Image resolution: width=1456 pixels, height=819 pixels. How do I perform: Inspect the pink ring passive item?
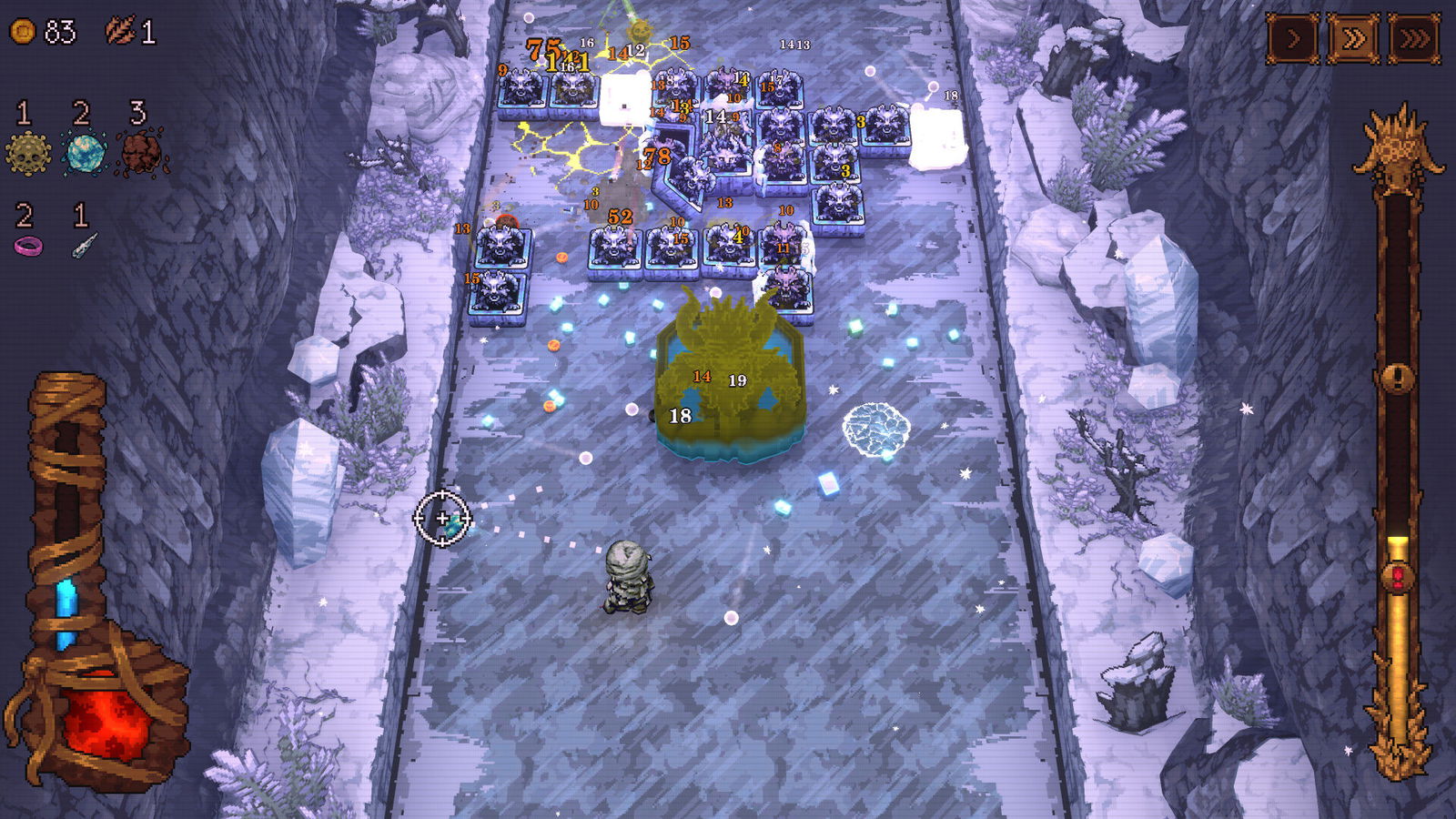point(27,246)
